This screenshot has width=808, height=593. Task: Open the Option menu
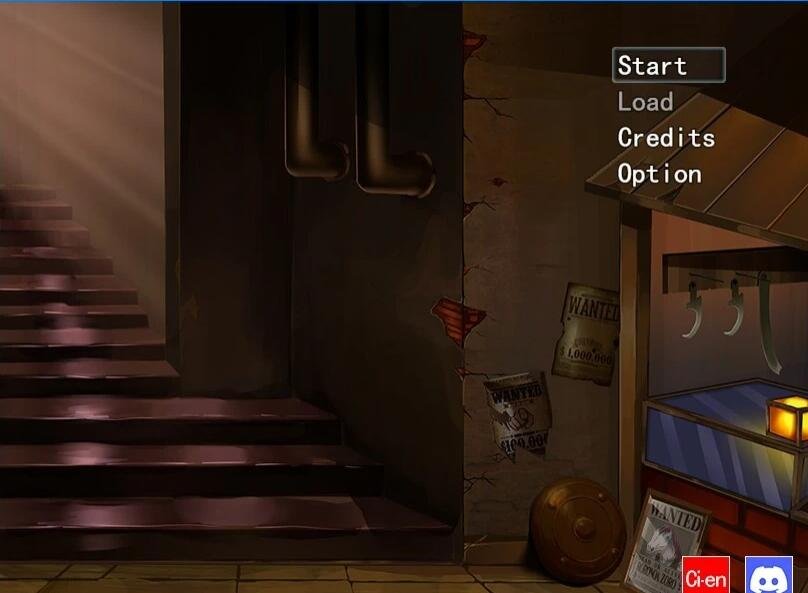659,174
